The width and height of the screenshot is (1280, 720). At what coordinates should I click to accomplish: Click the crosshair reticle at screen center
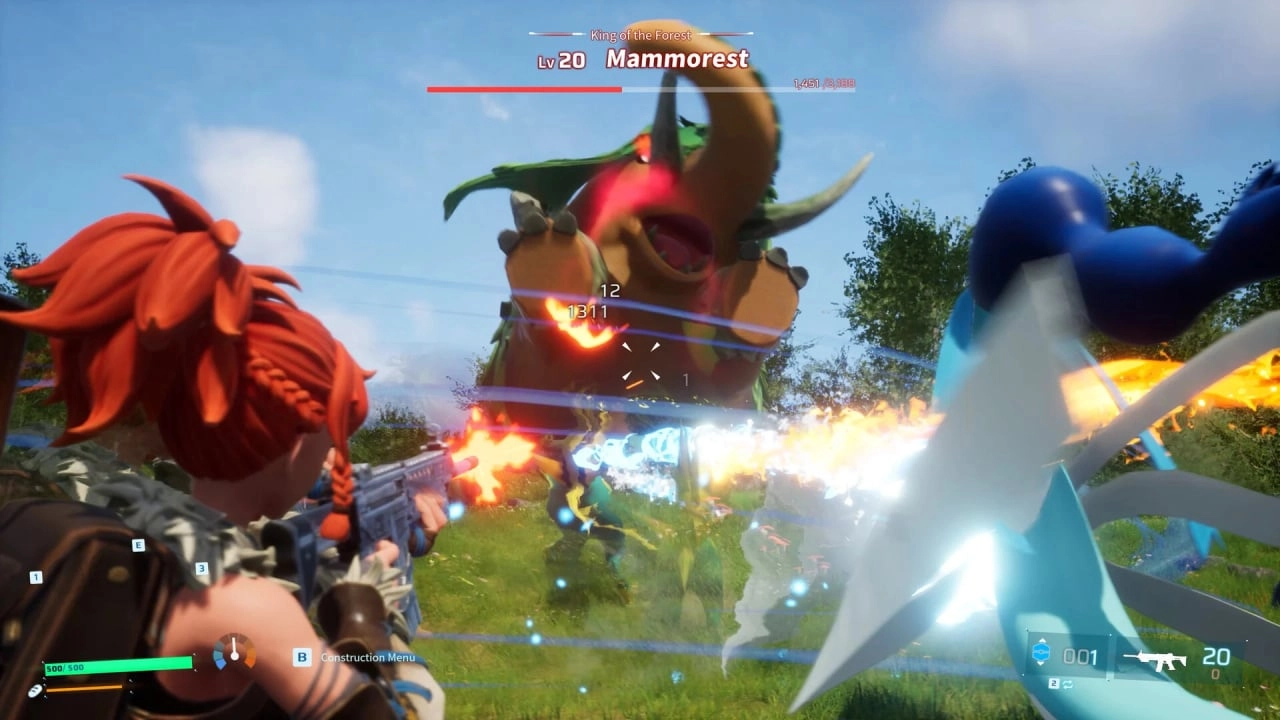(645, 363)
